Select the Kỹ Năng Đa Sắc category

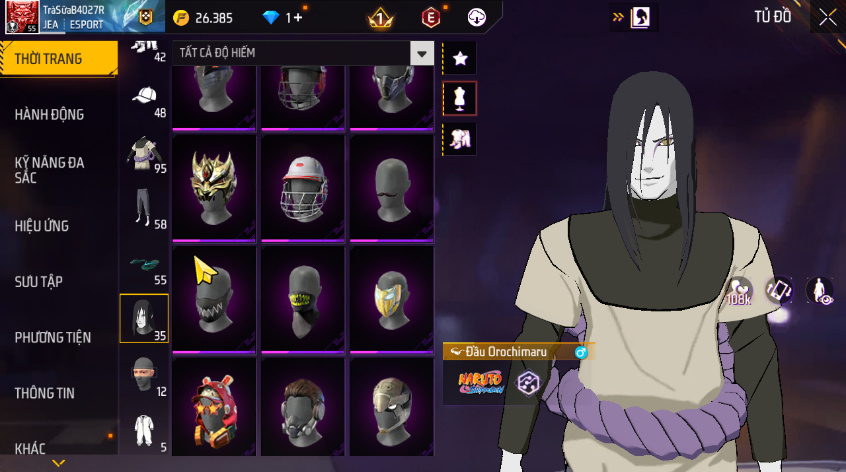[57, 169]
